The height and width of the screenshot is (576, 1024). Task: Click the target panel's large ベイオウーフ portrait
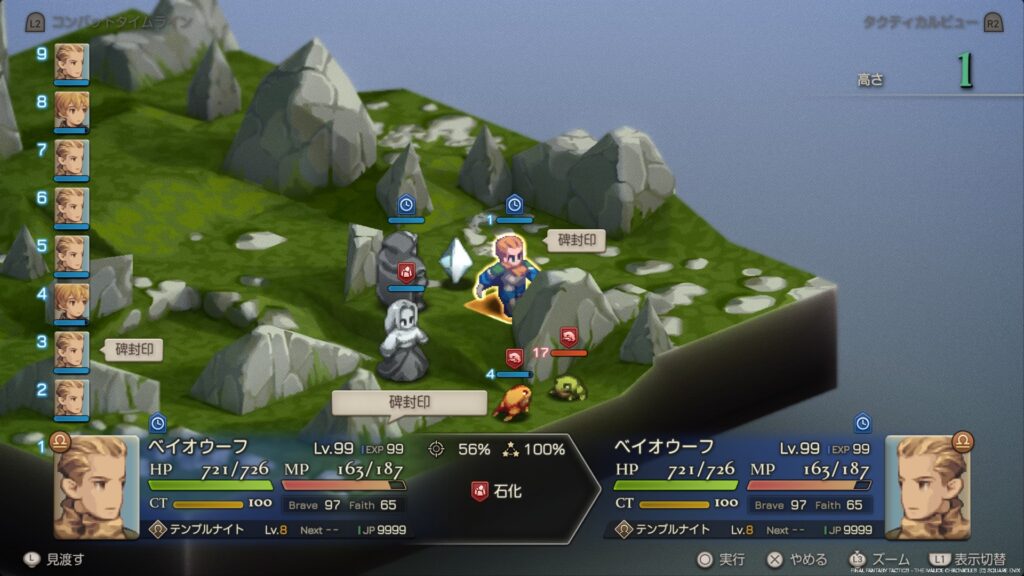point(926,487)
